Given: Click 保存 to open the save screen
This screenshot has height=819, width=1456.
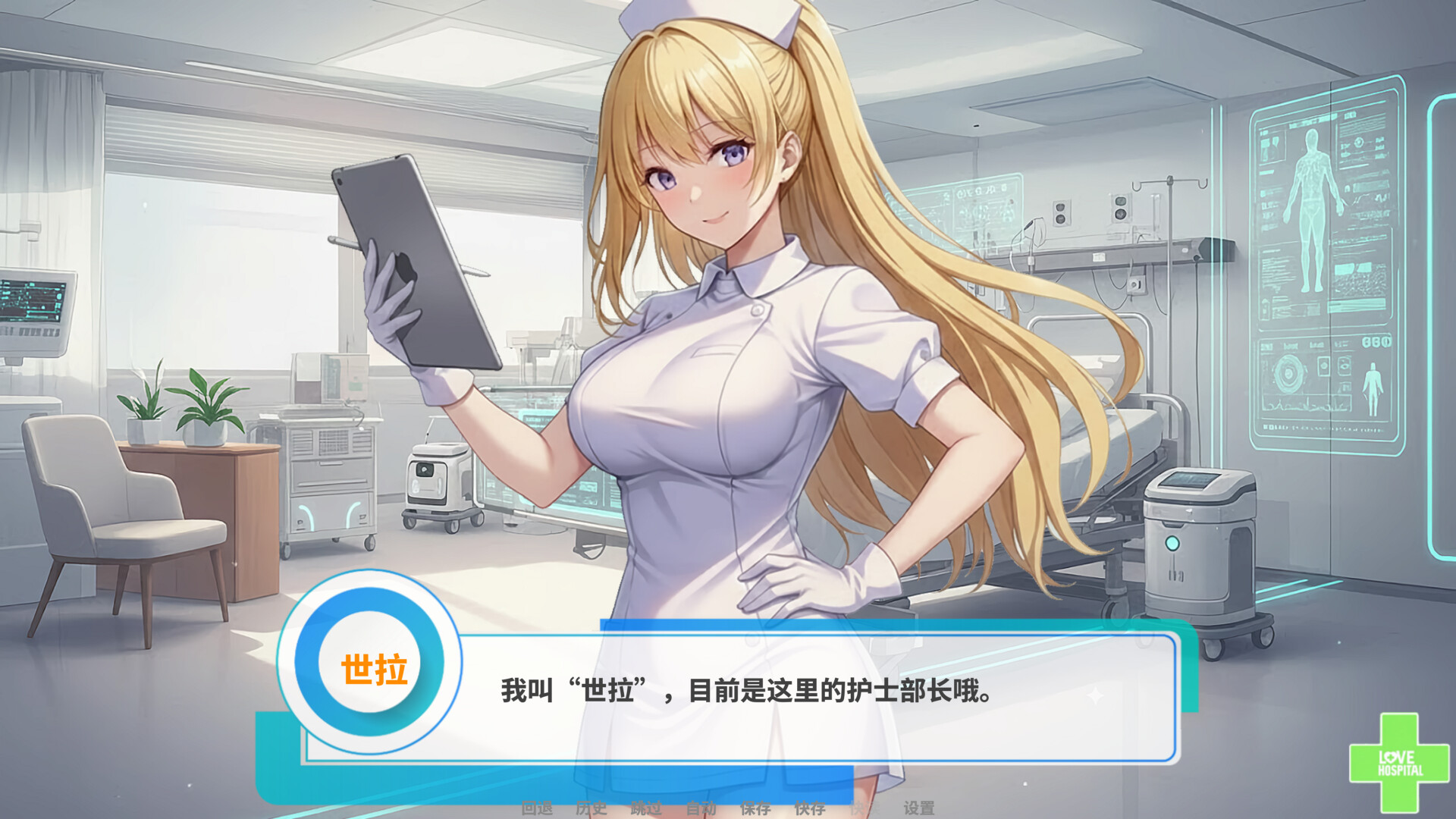Looking at the screenshot, I should coord(755,808).
